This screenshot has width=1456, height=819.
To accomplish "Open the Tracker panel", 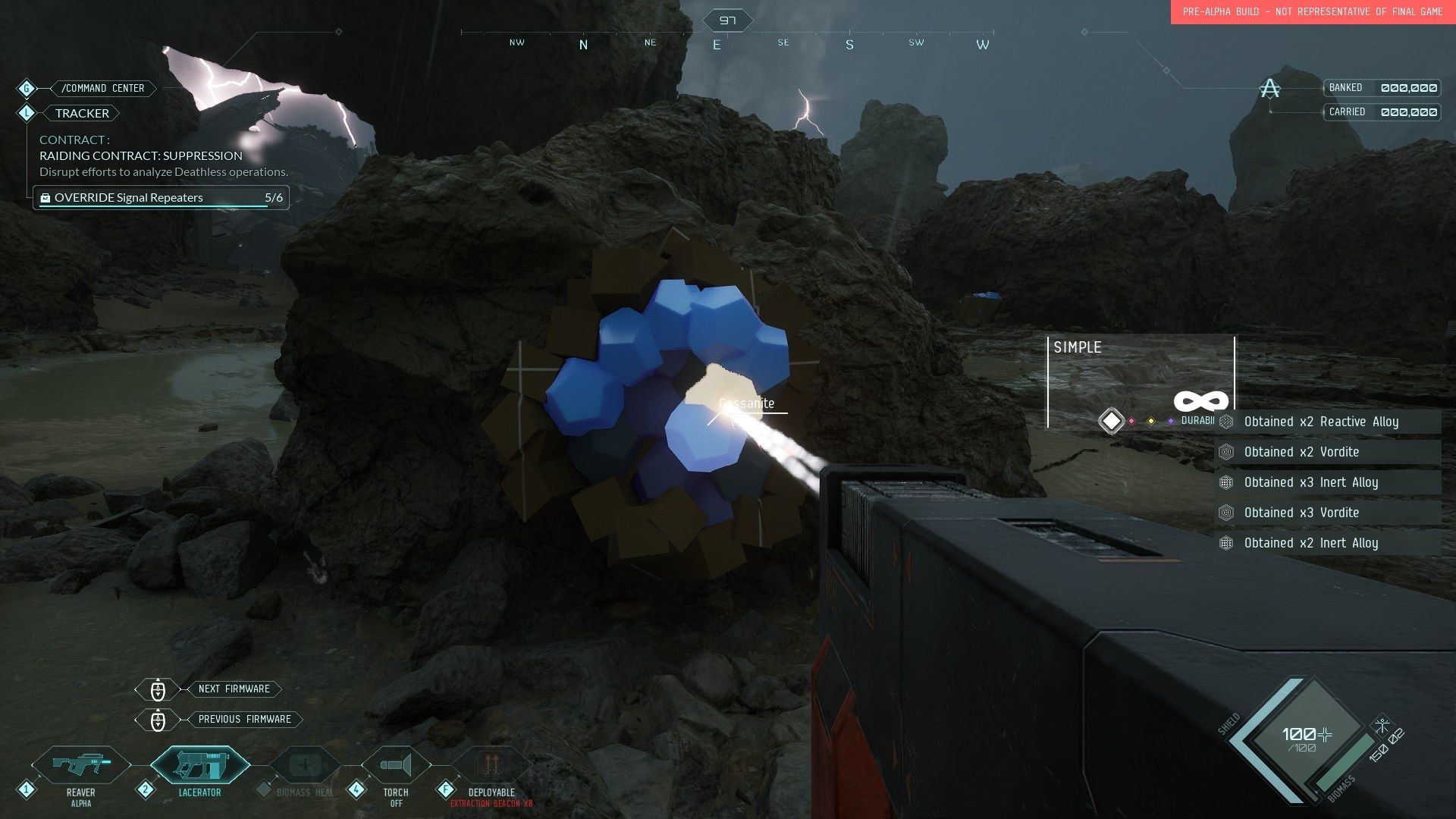I will pyautogui.click(x=82, y=113).
